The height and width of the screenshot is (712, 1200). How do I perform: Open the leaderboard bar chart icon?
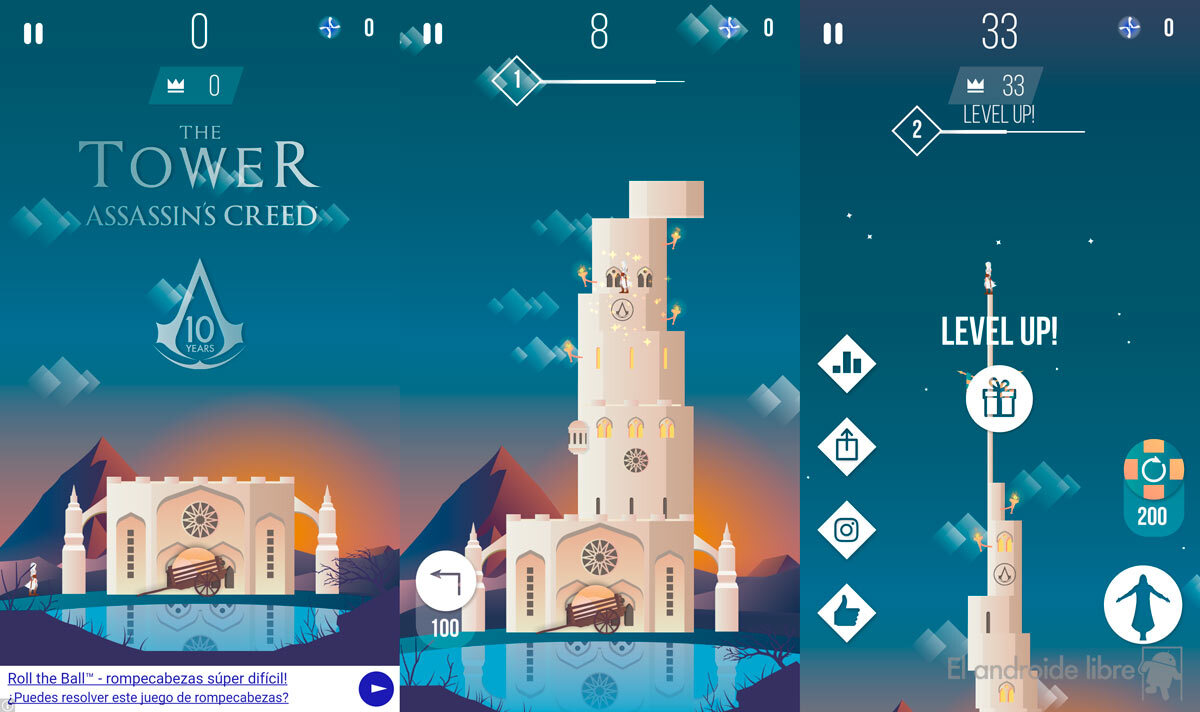pos(847,363)
